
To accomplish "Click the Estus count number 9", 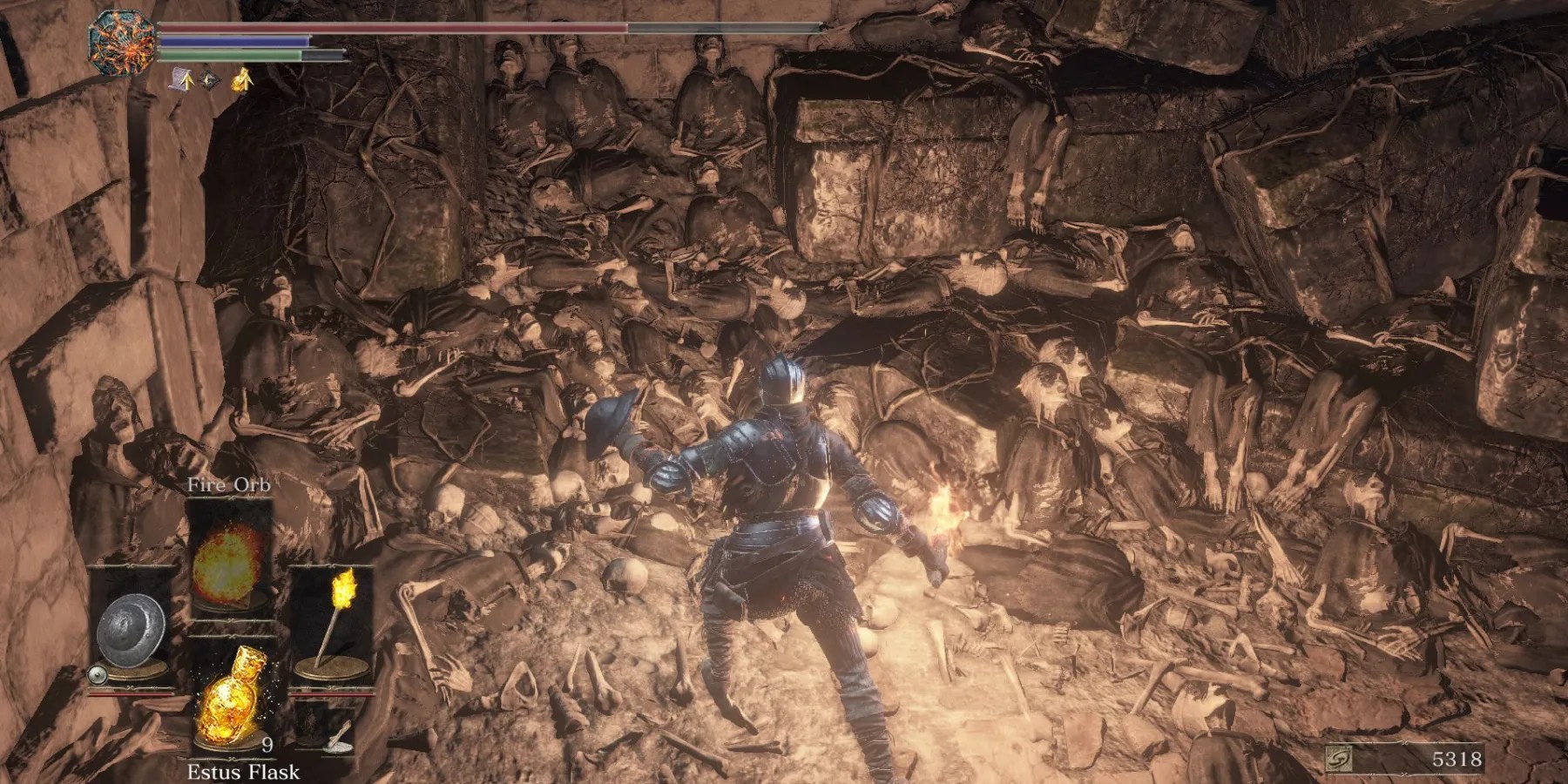I will (266, 746).
